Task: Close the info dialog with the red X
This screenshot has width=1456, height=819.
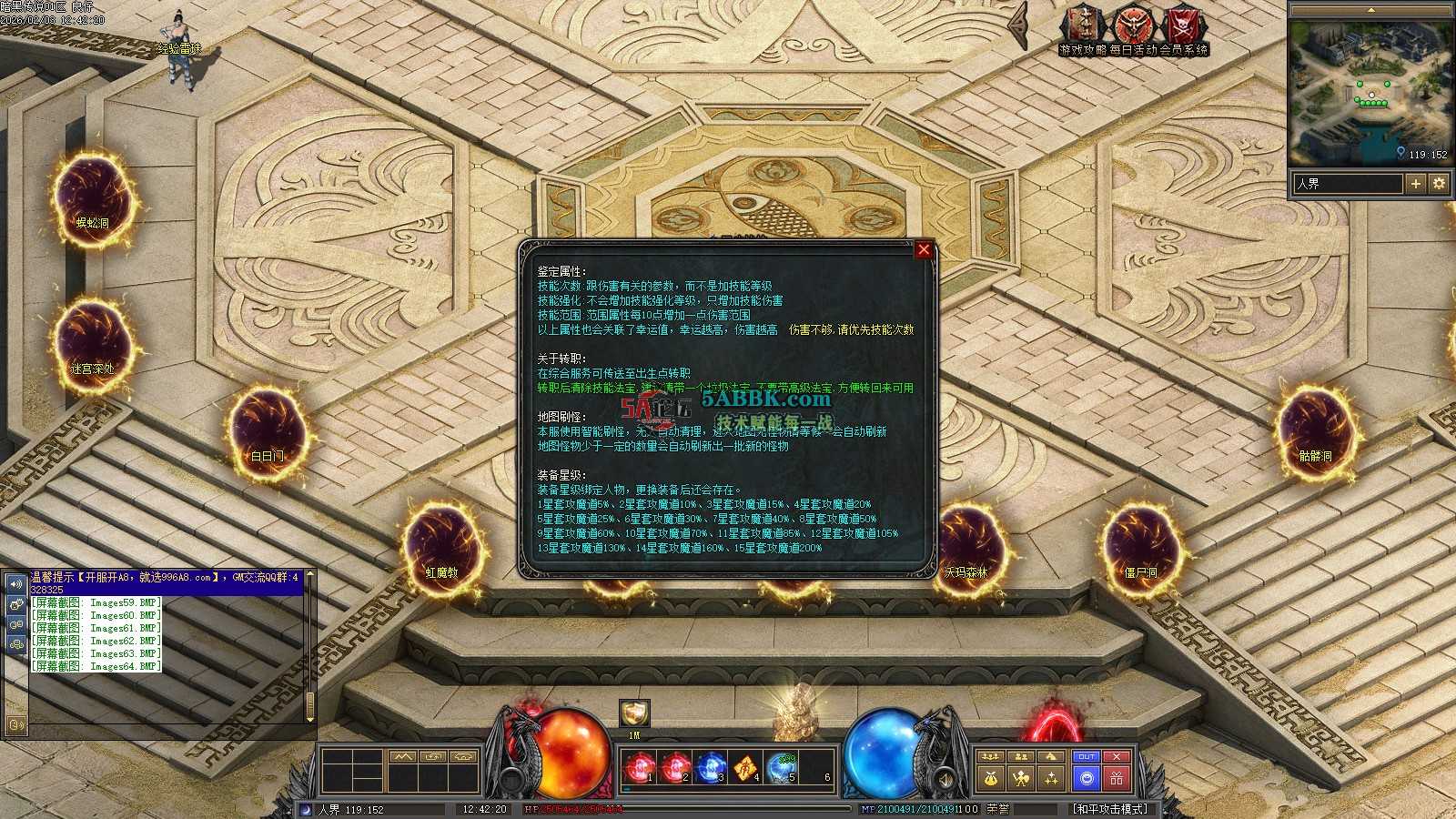Action: (x=924, y=249)
